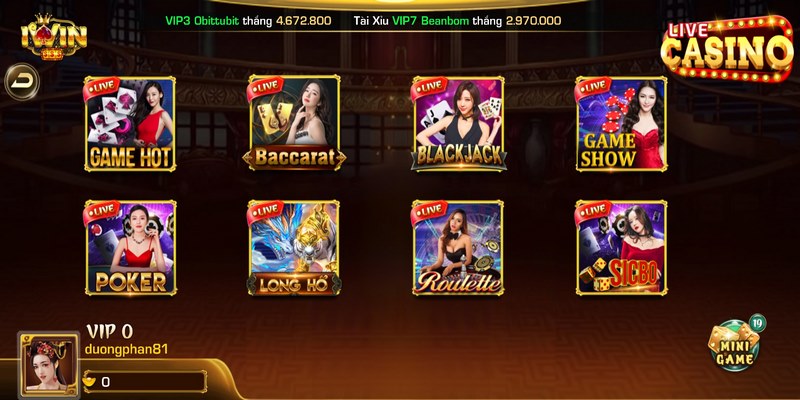Tap the gold coin balance bar
The height and width of the screenshot is (400, 800).
click(x=143, y=381)
